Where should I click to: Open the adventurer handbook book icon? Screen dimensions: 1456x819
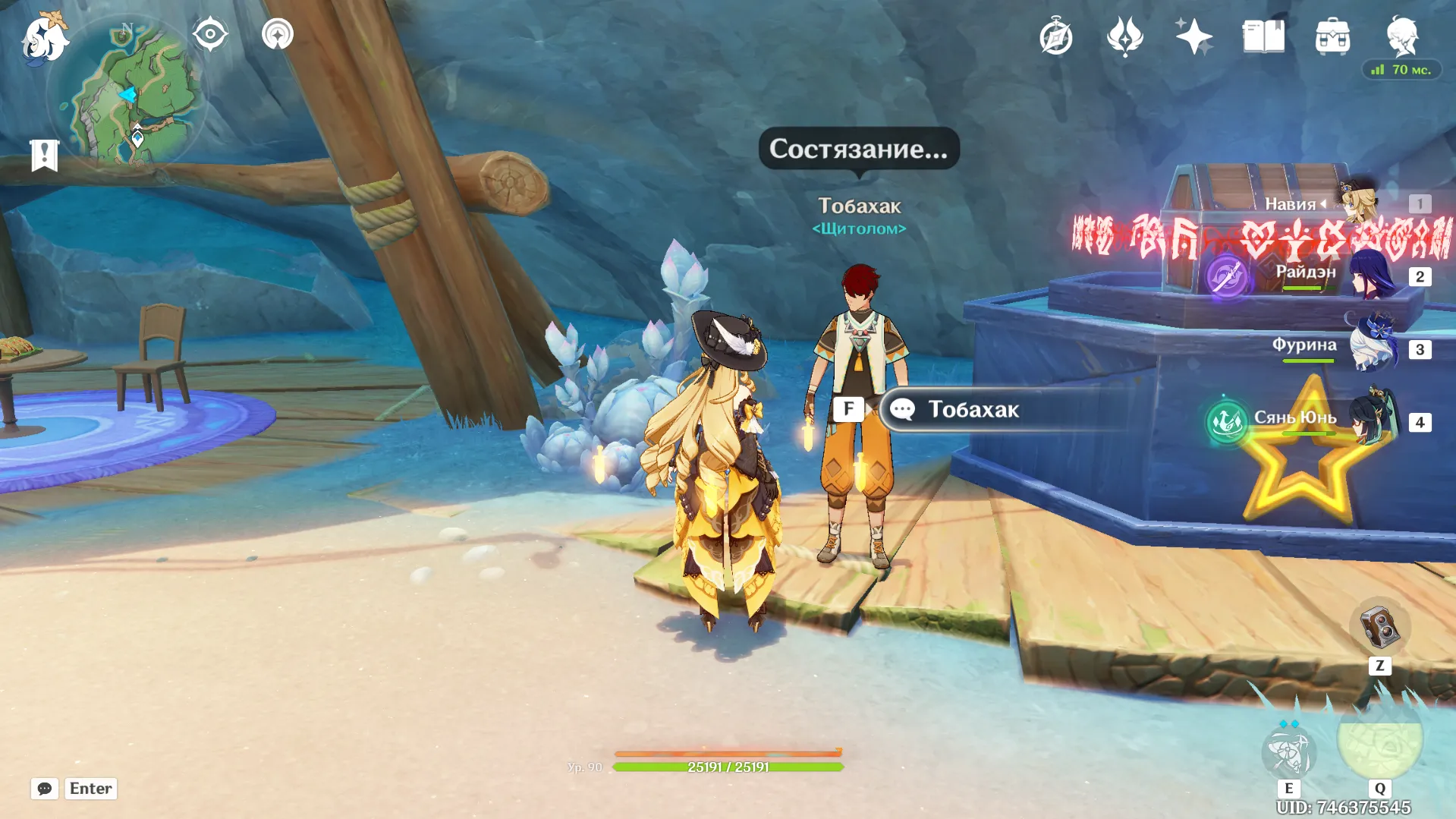coord(1263,36)
